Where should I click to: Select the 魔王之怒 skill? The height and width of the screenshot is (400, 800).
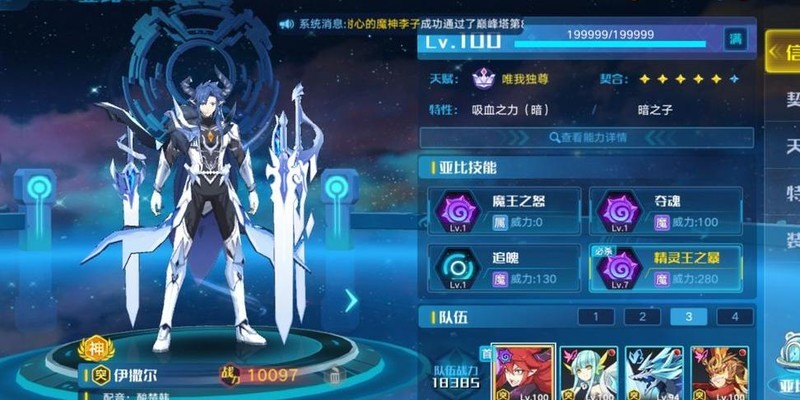tap(503, 211)
